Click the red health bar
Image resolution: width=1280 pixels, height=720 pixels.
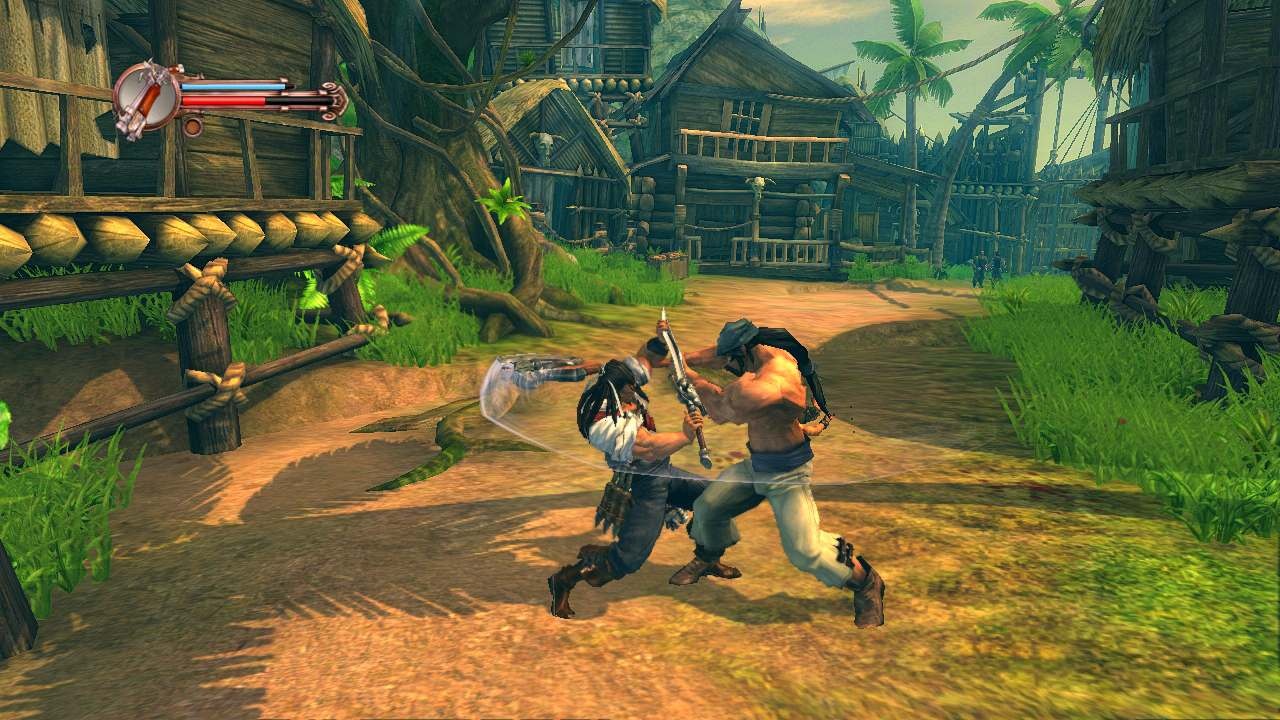(x=230, y=101)
